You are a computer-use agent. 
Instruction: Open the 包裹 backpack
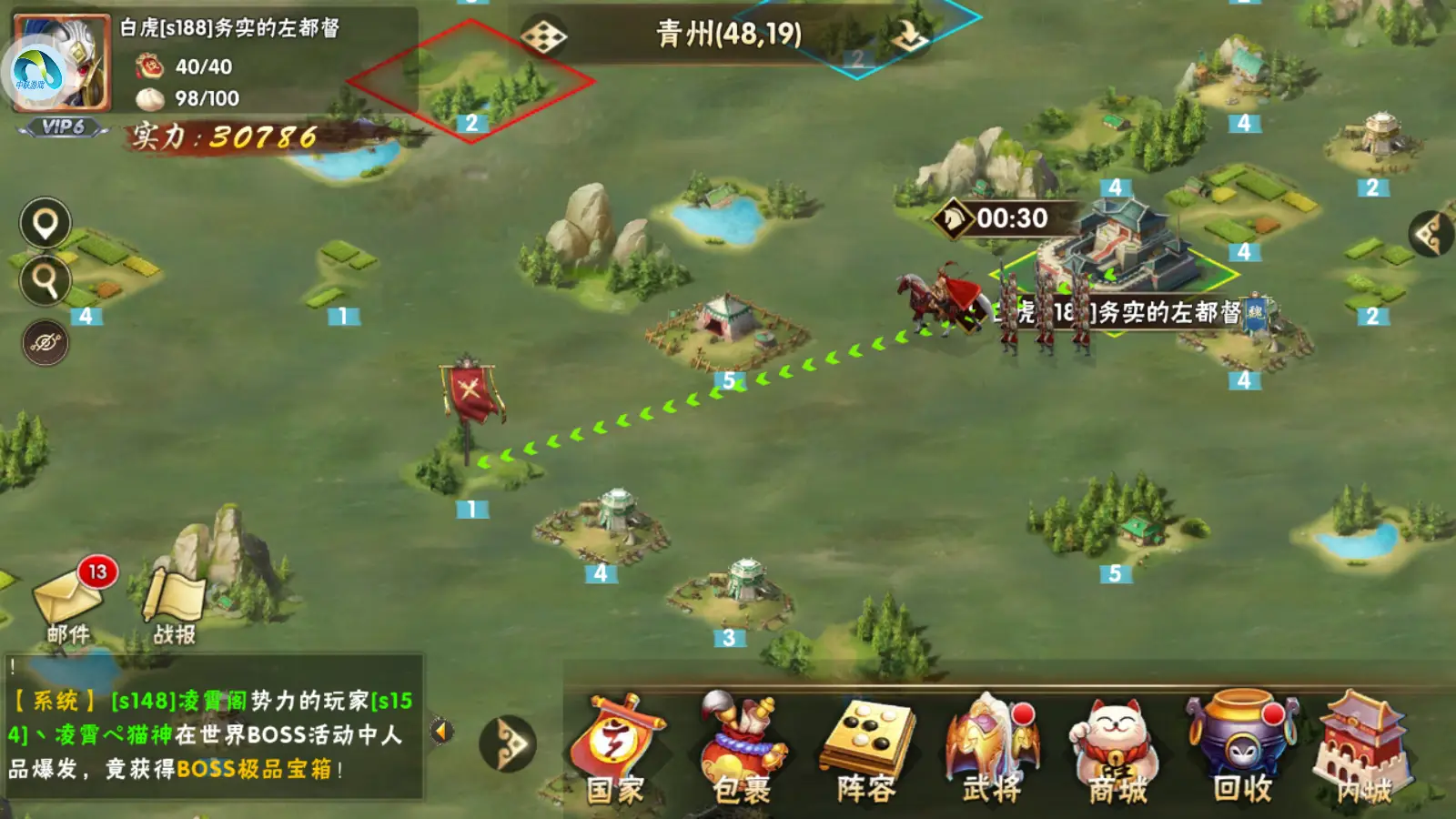(x=739, y=746)
